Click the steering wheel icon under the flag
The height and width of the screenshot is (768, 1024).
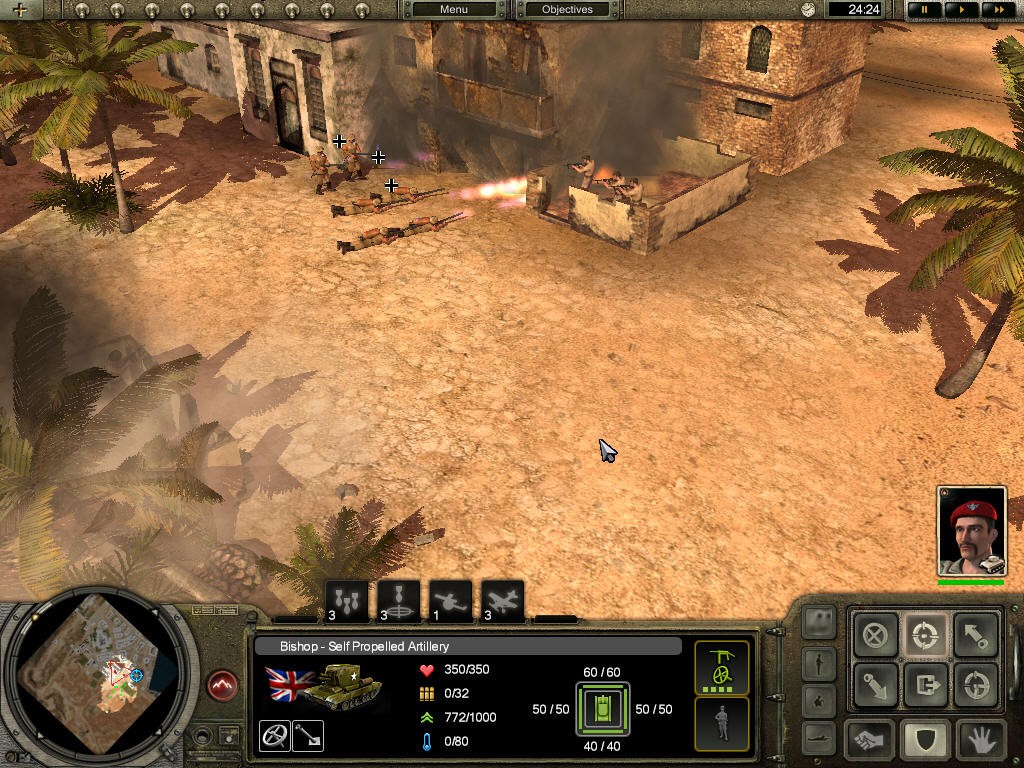coord(274,736)
